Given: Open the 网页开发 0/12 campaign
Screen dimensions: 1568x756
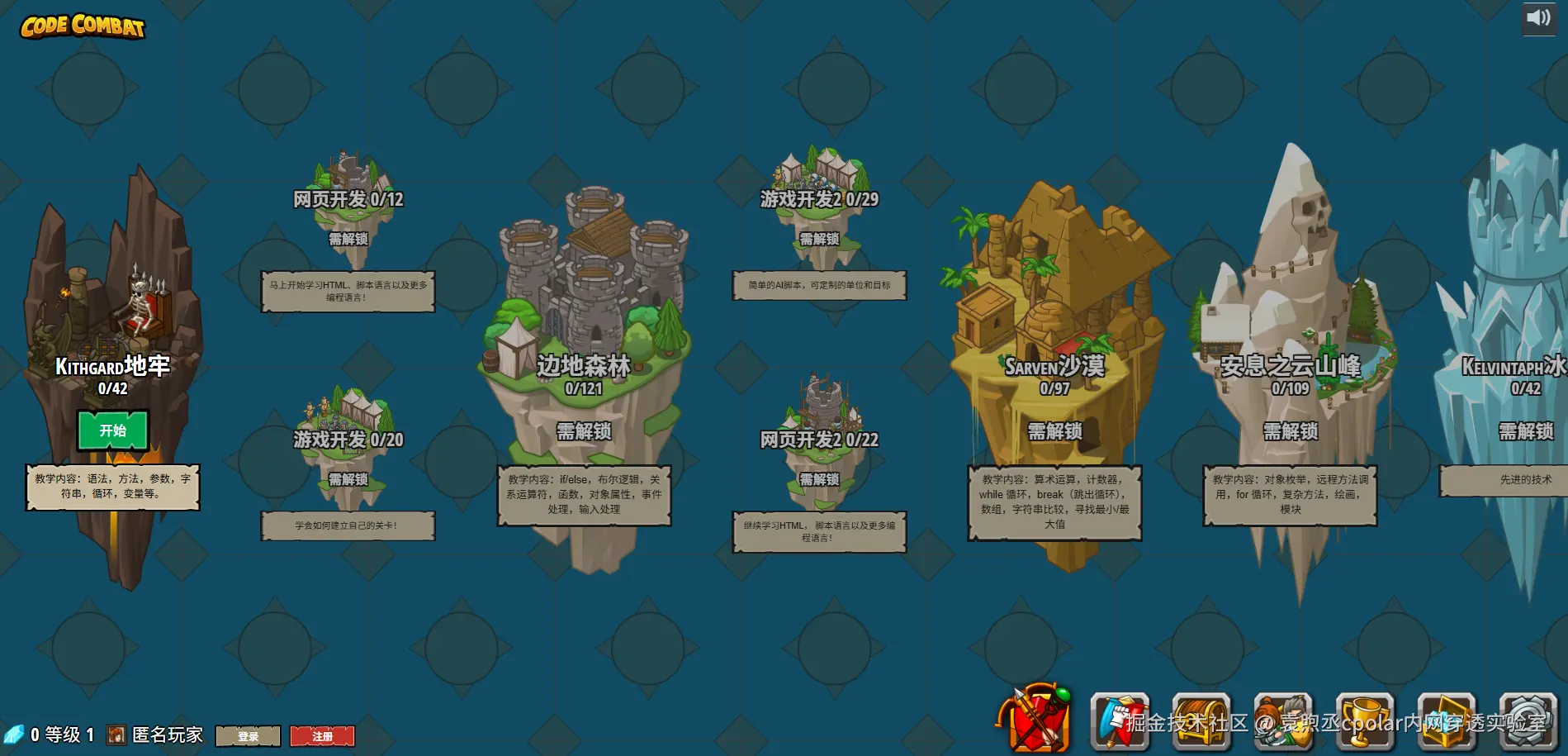Looking at the screenshot, I should (348, 198).
